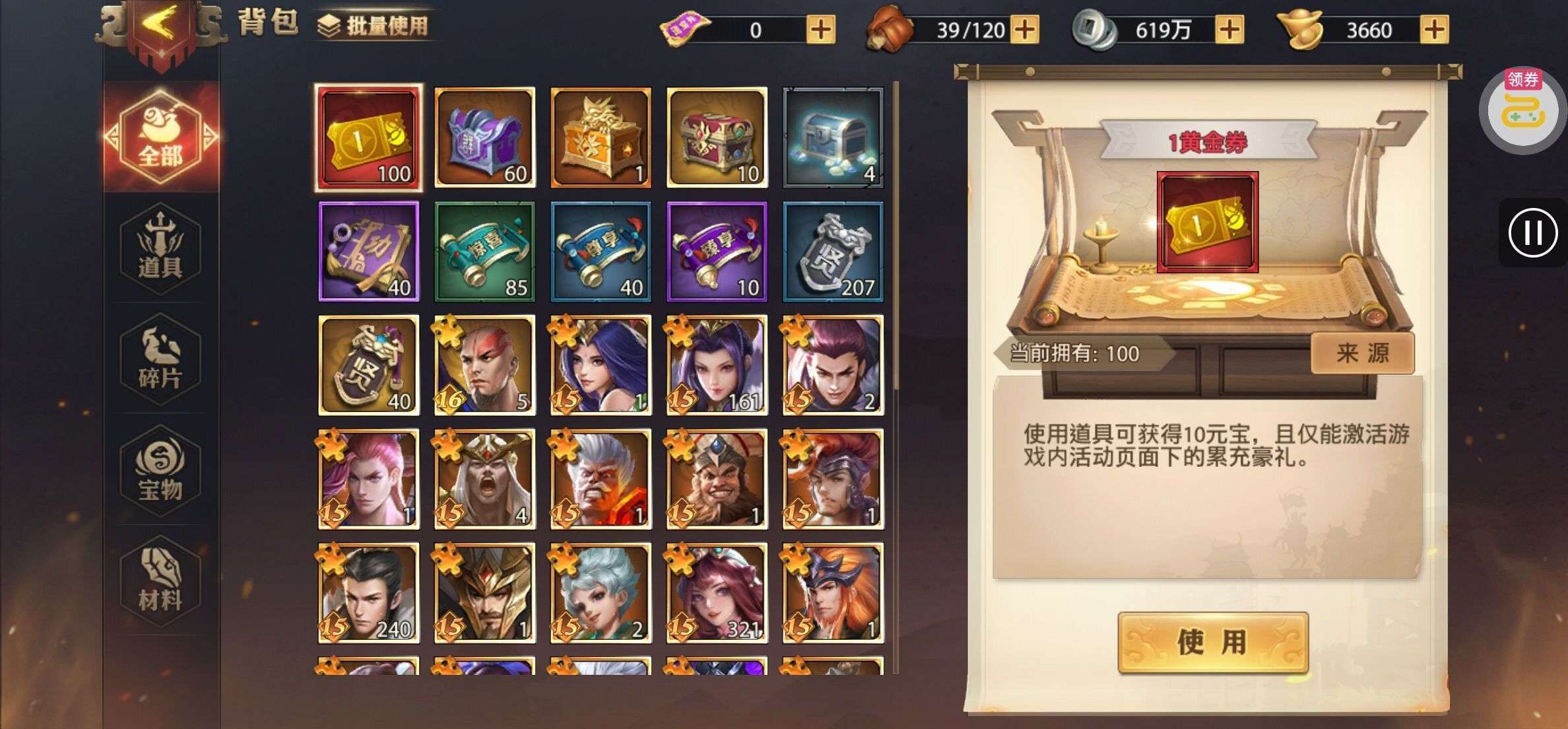Open the 碎片 fragments tab

pyautogui.click(x=160, y=359)
